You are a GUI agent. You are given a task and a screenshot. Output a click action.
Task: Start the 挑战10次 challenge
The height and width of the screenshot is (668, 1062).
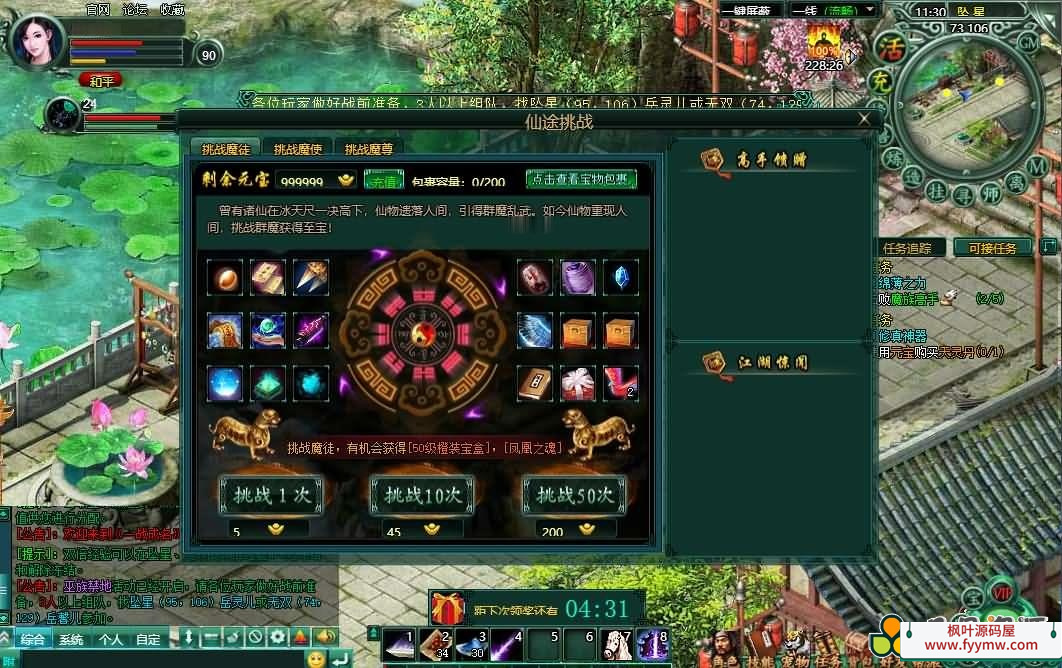pyautogui.click(x=422, y=495)
